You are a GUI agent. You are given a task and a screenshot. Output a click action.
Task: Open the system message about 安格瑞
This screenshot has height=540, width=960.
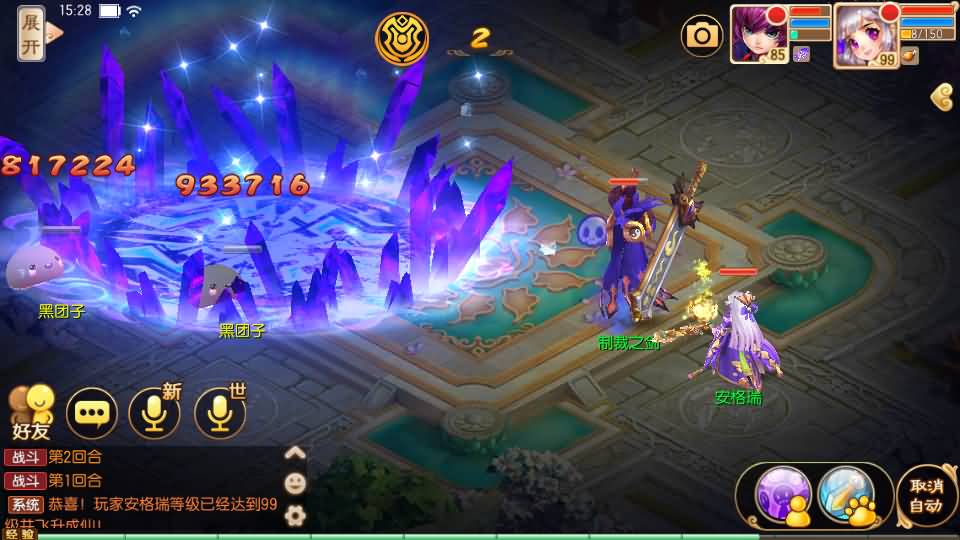pyautogui.click(x=160, y=505)
